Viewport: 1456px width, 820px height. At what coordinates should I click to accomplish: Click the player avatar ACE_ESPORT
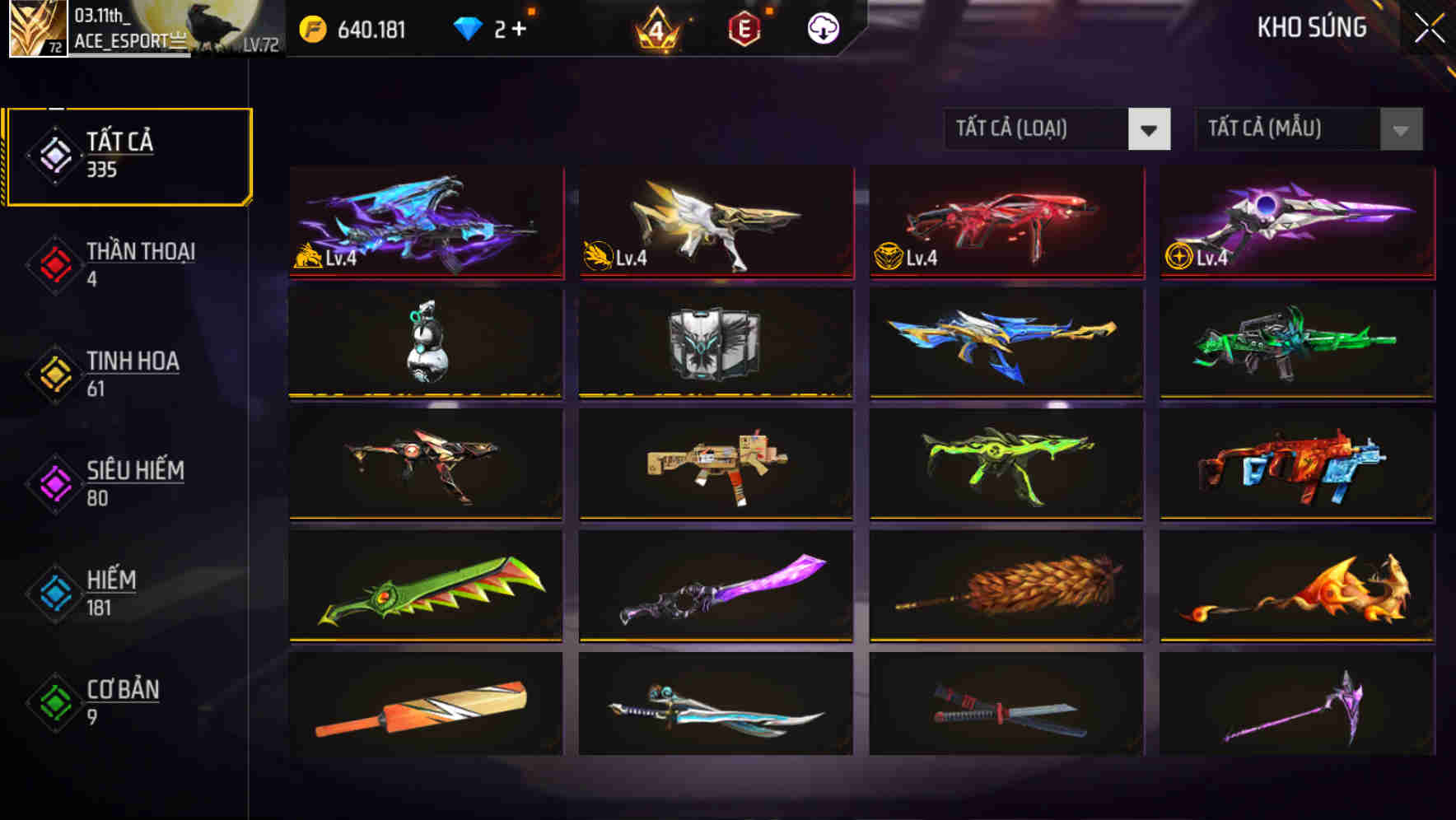pos(37,29)
